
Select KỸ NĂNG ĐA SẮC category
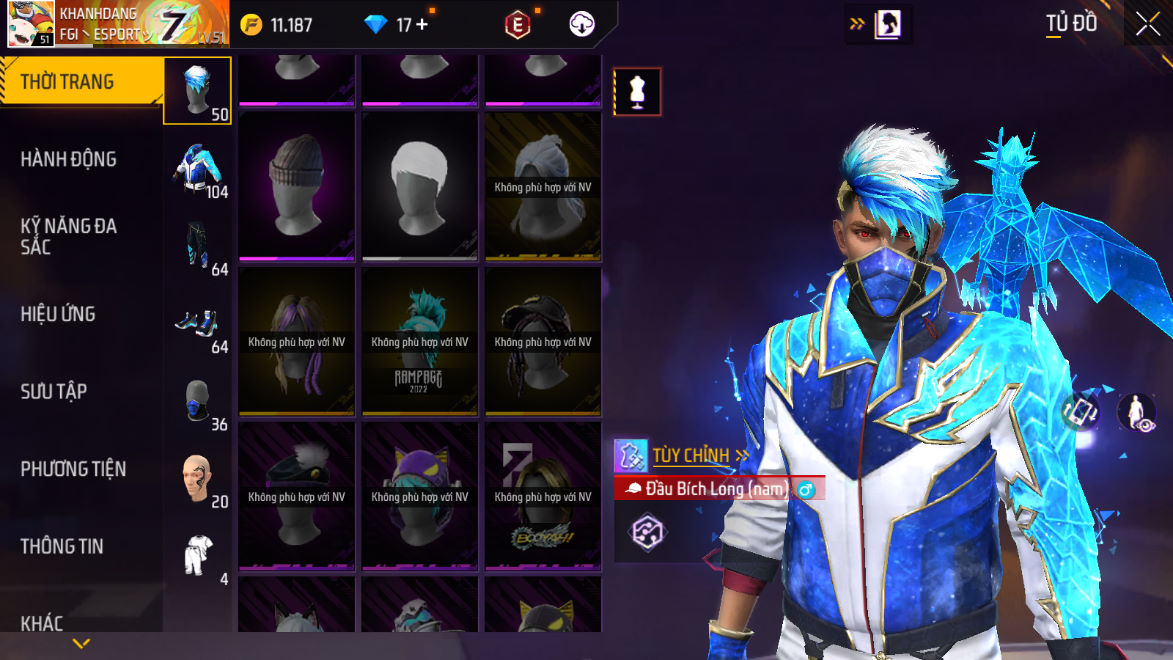(68, 236)
